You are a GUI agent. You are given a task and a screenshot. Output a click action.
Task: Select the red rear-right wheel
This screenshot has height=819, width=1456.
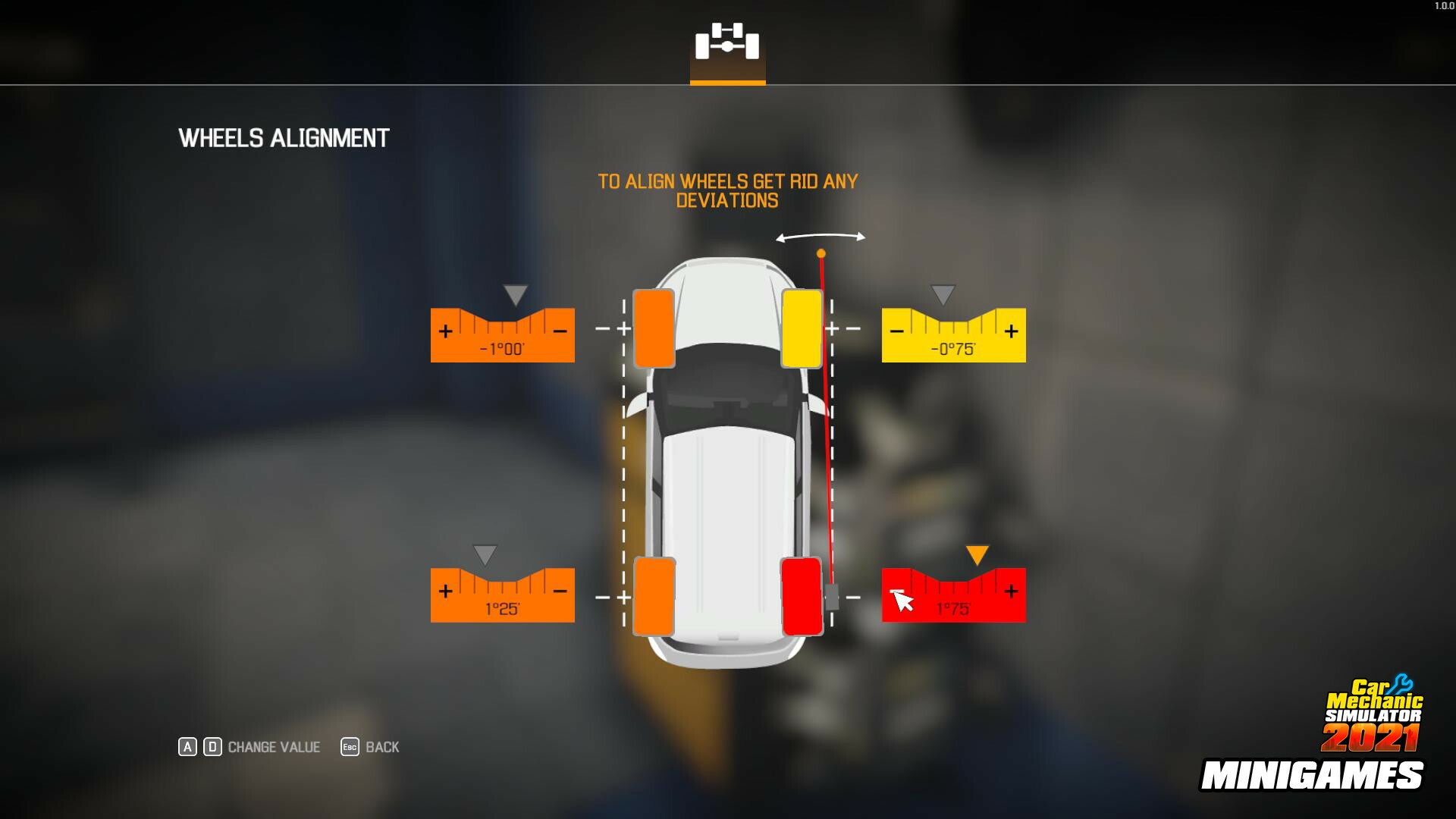pos(801,595)
